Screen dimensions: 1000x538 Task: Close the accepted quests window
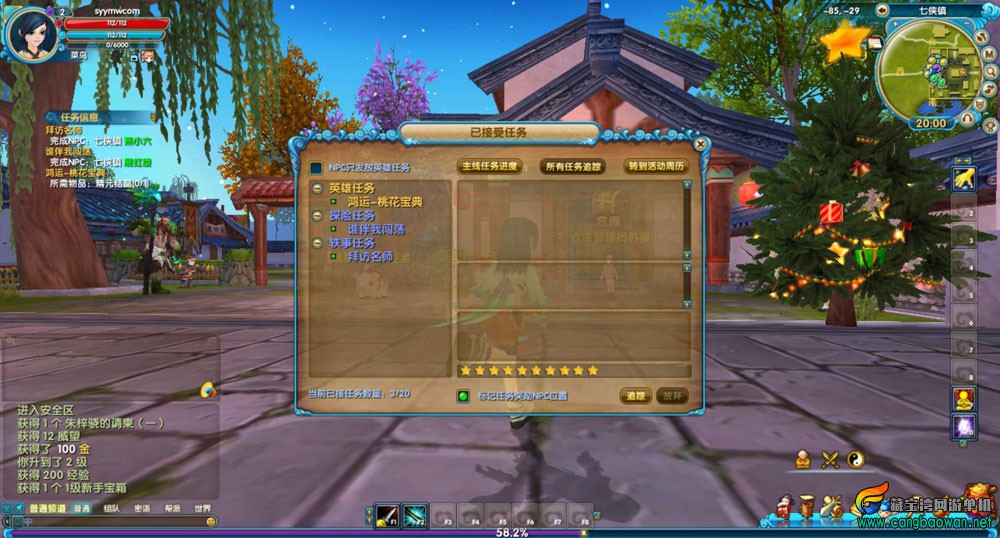click(700, 144)
